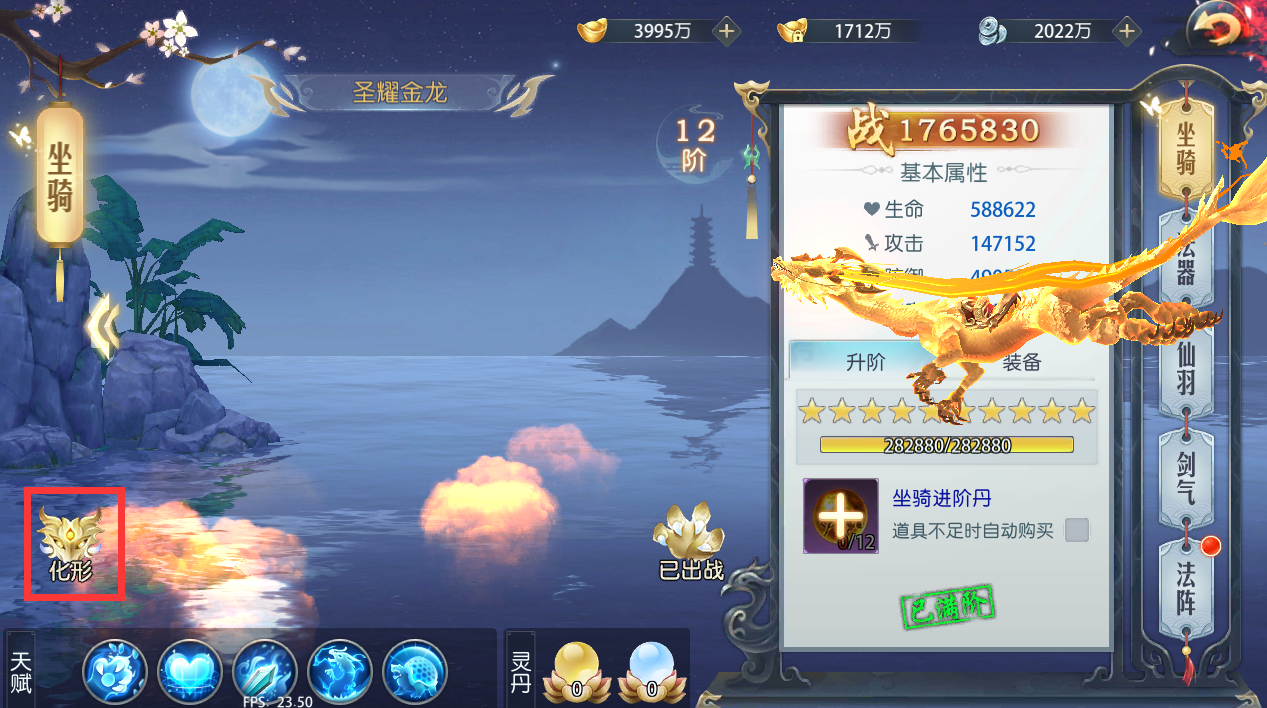Image resolution: width=1267 pixels, height=708 pixels.
Task: Use the yellow 灵丹 orb
Action: pos(577,670)
